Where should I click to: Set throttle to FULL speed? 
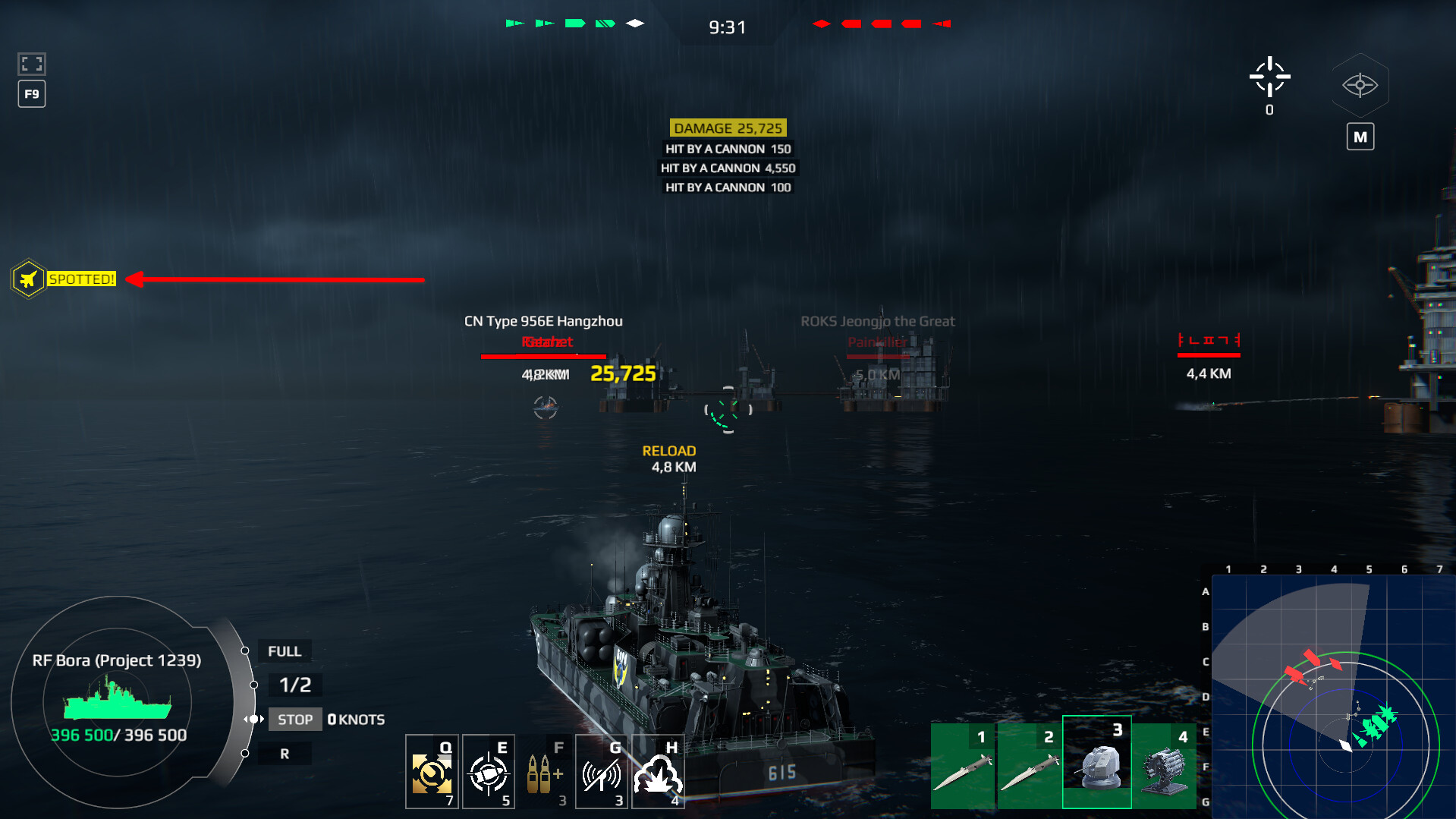coord(284,651)
